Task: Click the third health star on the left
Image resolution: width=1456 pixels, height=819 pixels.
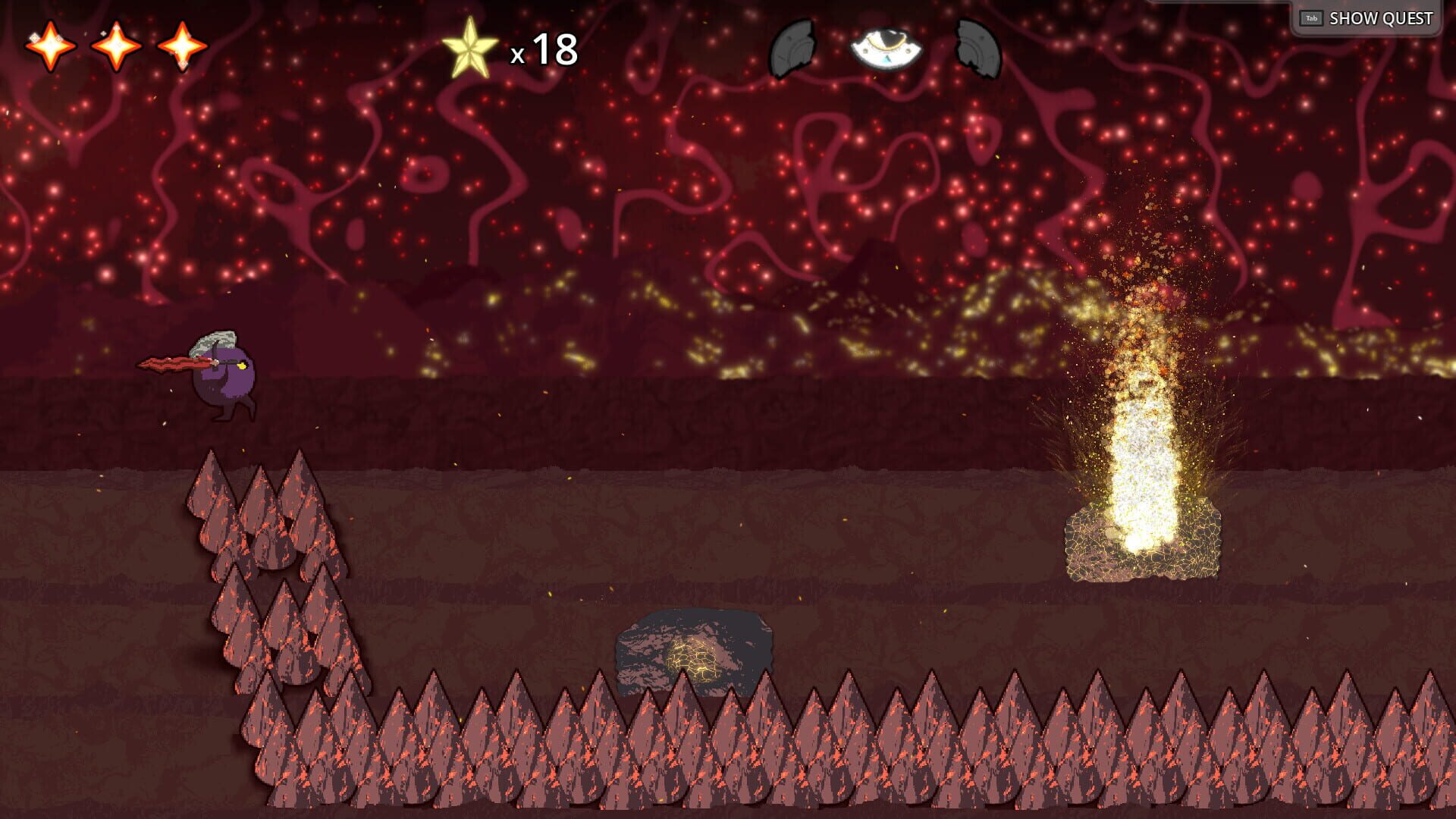Action: click(x=182, y=48)
